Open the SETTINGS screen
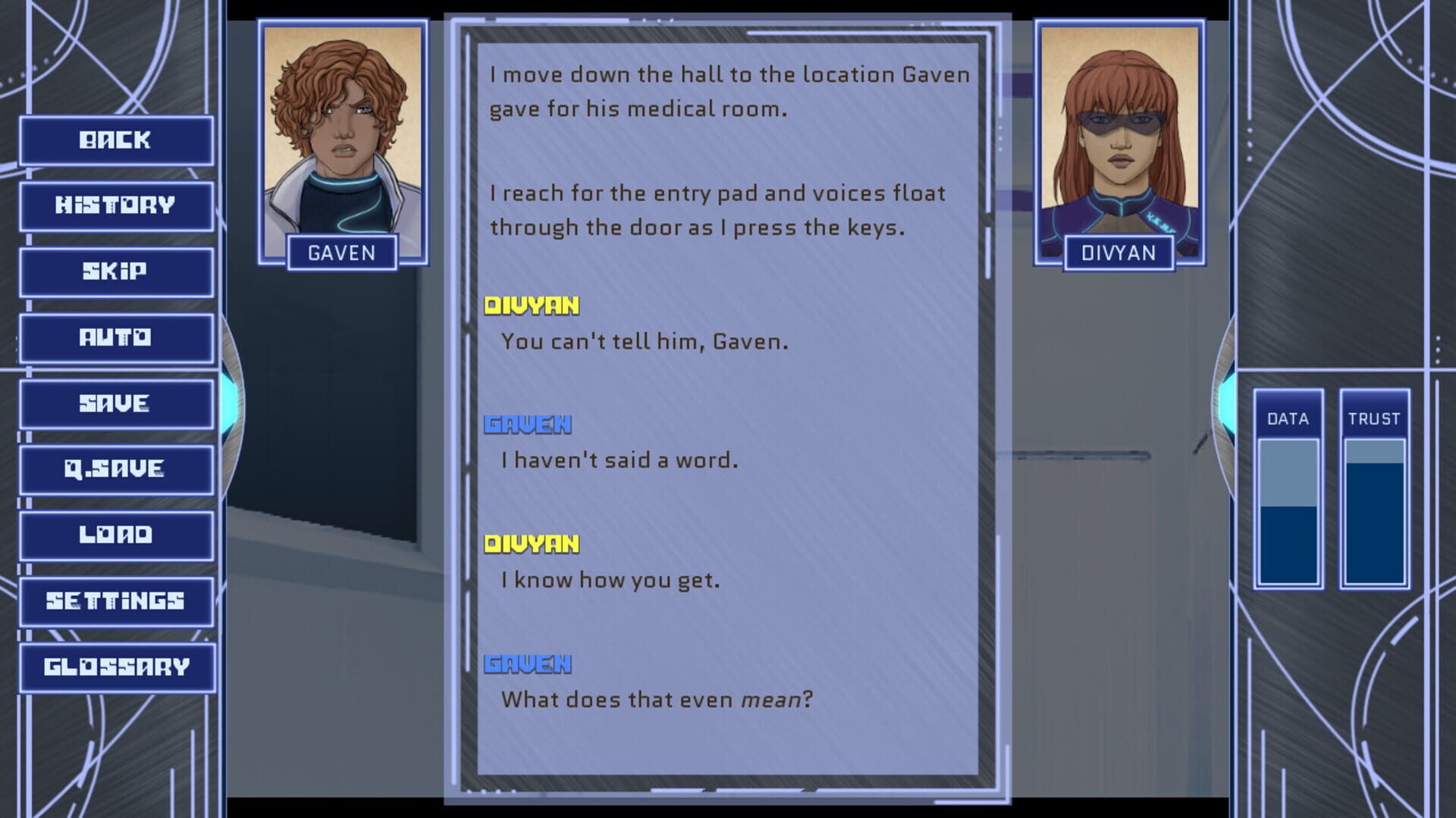This screenshot has width=1456, height=818. (116, 600)
